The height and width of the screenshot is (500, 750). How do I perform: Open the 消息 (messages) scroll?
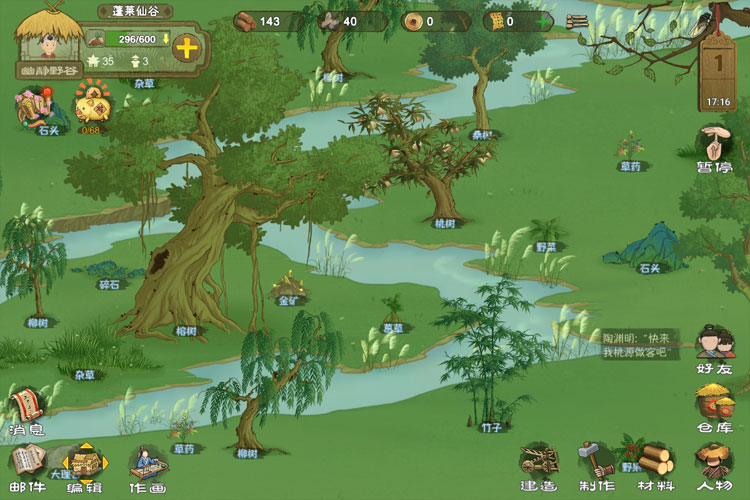[27, 410]
